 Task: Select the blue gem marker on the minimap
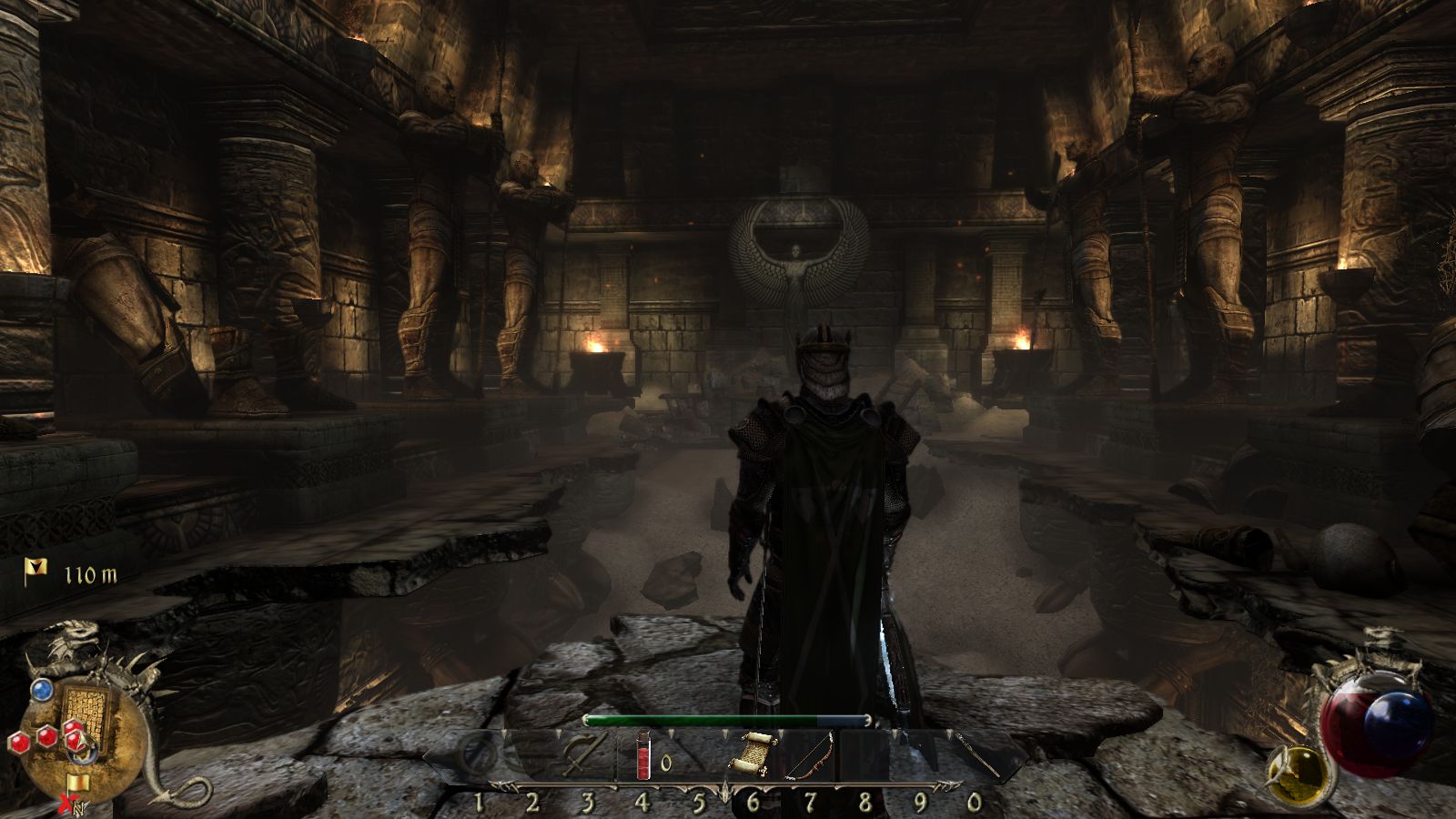(x=41, y=690)
